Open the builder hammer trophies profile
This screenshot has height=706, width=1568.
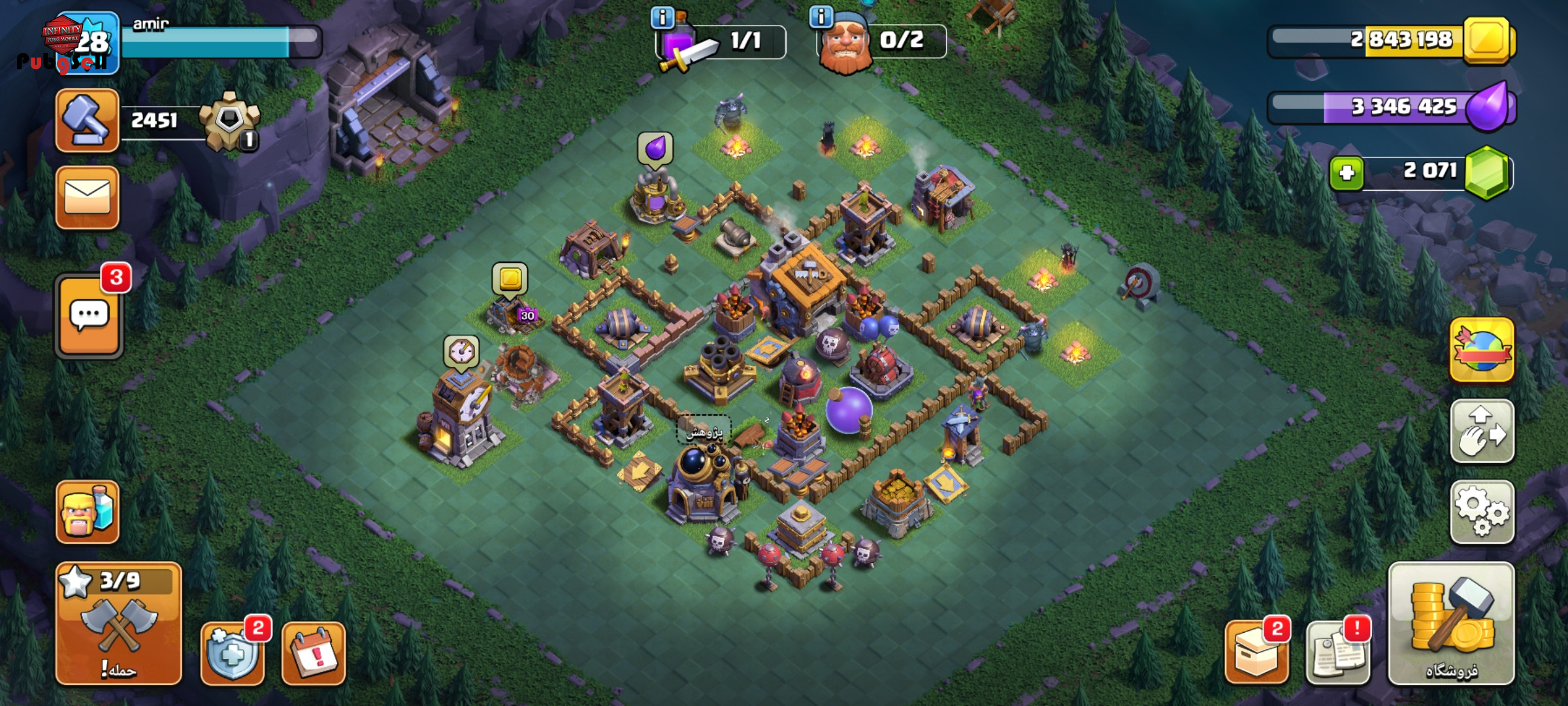88,121
